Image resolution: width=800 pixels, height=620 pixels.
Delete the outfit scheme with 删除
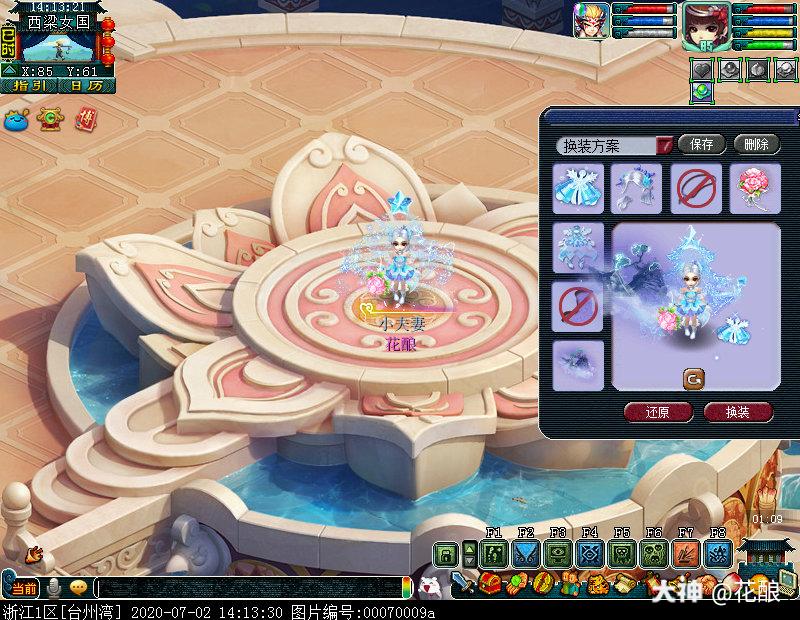[x=756, y=144]
